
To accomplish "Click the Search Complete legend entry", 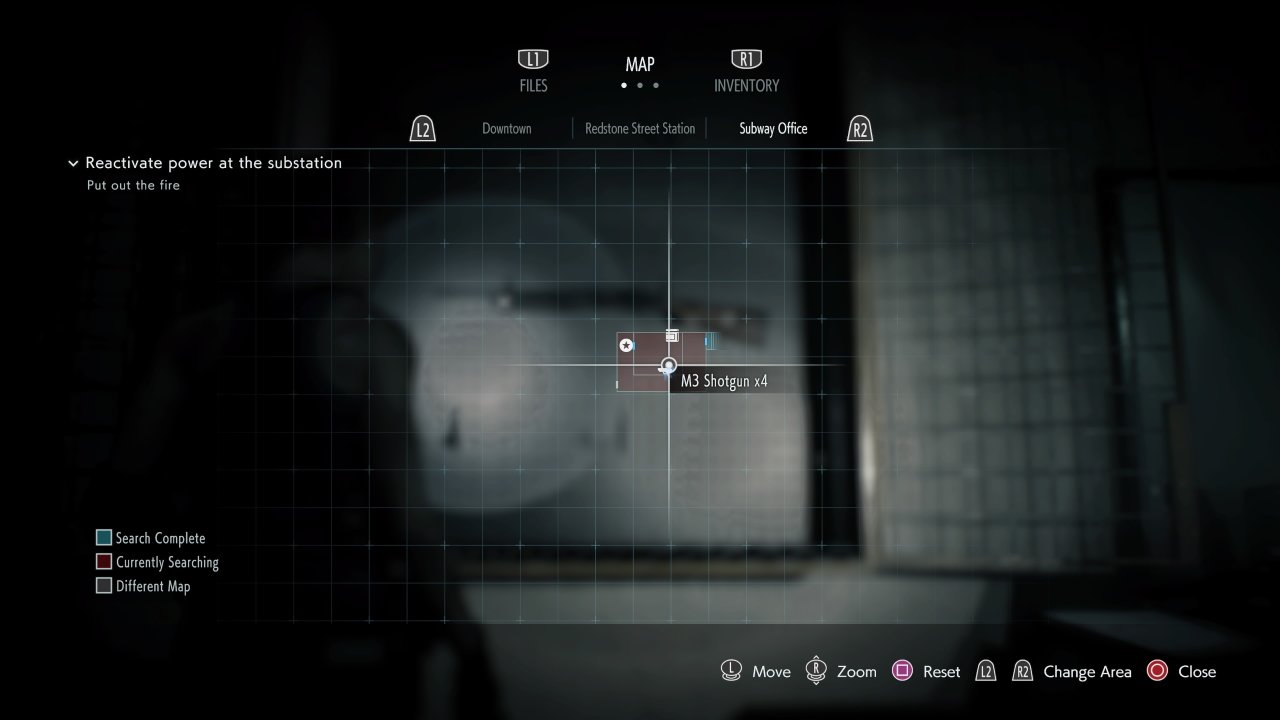I will point(151,538).
